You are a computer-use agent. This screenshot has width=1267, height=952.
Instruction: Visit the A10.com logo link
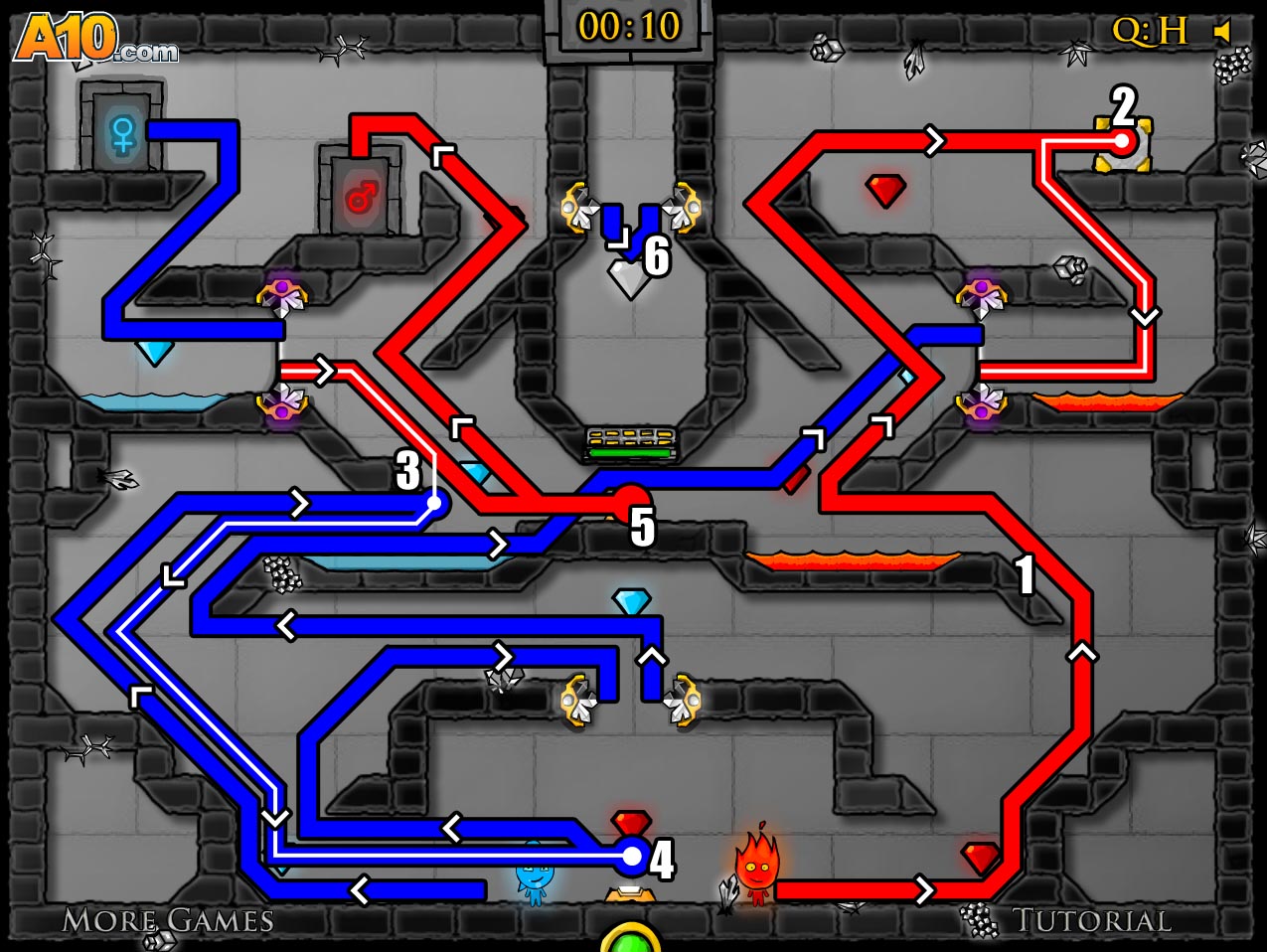[95, 40]
